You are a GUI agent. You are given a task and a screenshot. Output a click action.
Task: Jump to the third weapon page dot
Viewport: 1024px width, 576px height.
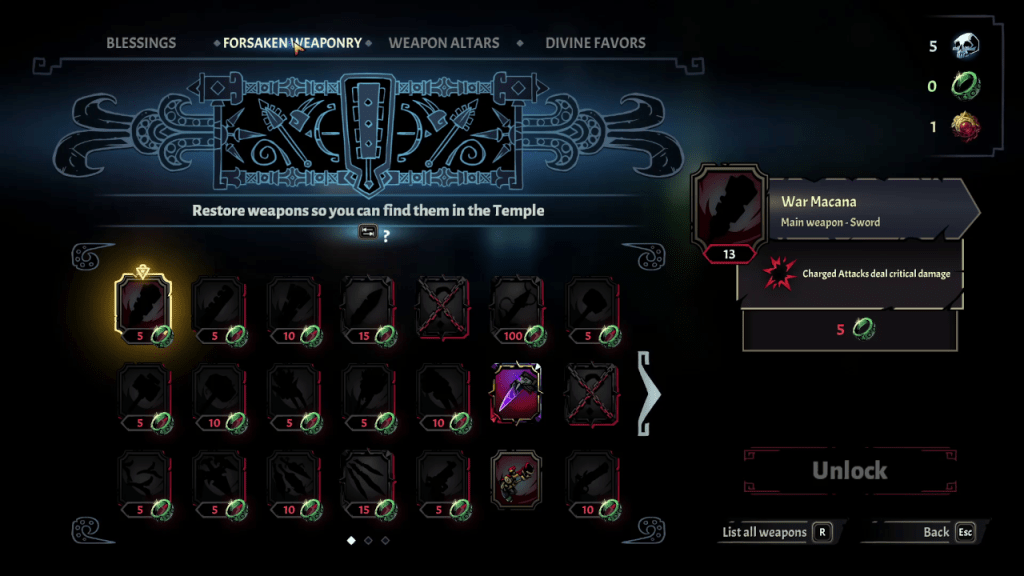click(x=385, y=540)
